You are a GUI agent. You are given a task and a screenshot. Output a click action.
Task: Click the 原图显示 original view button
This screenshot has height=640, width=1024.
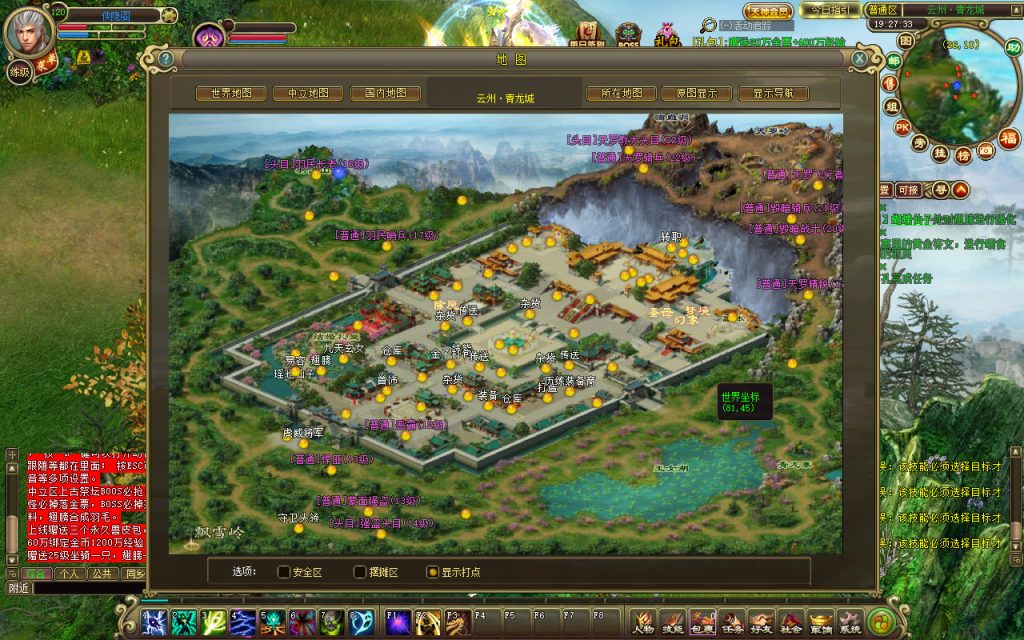697,93
